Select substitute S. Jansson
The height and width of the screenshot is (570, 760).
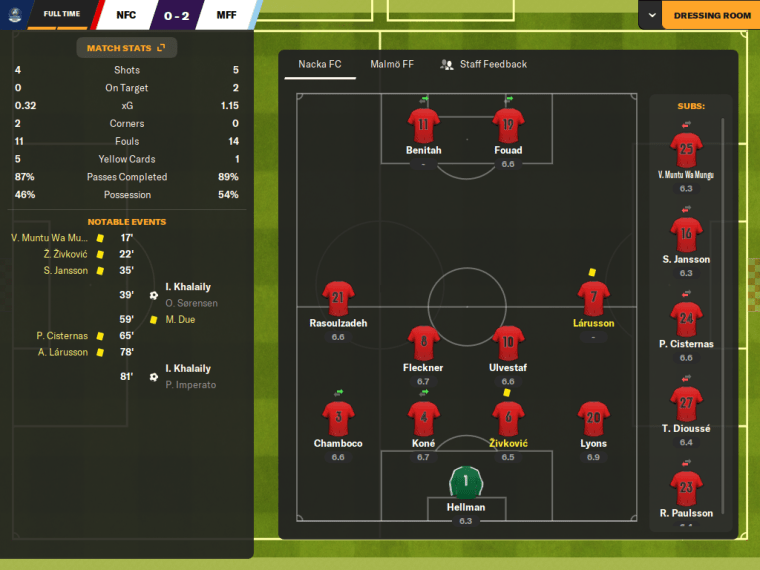(x=686, y=236)
